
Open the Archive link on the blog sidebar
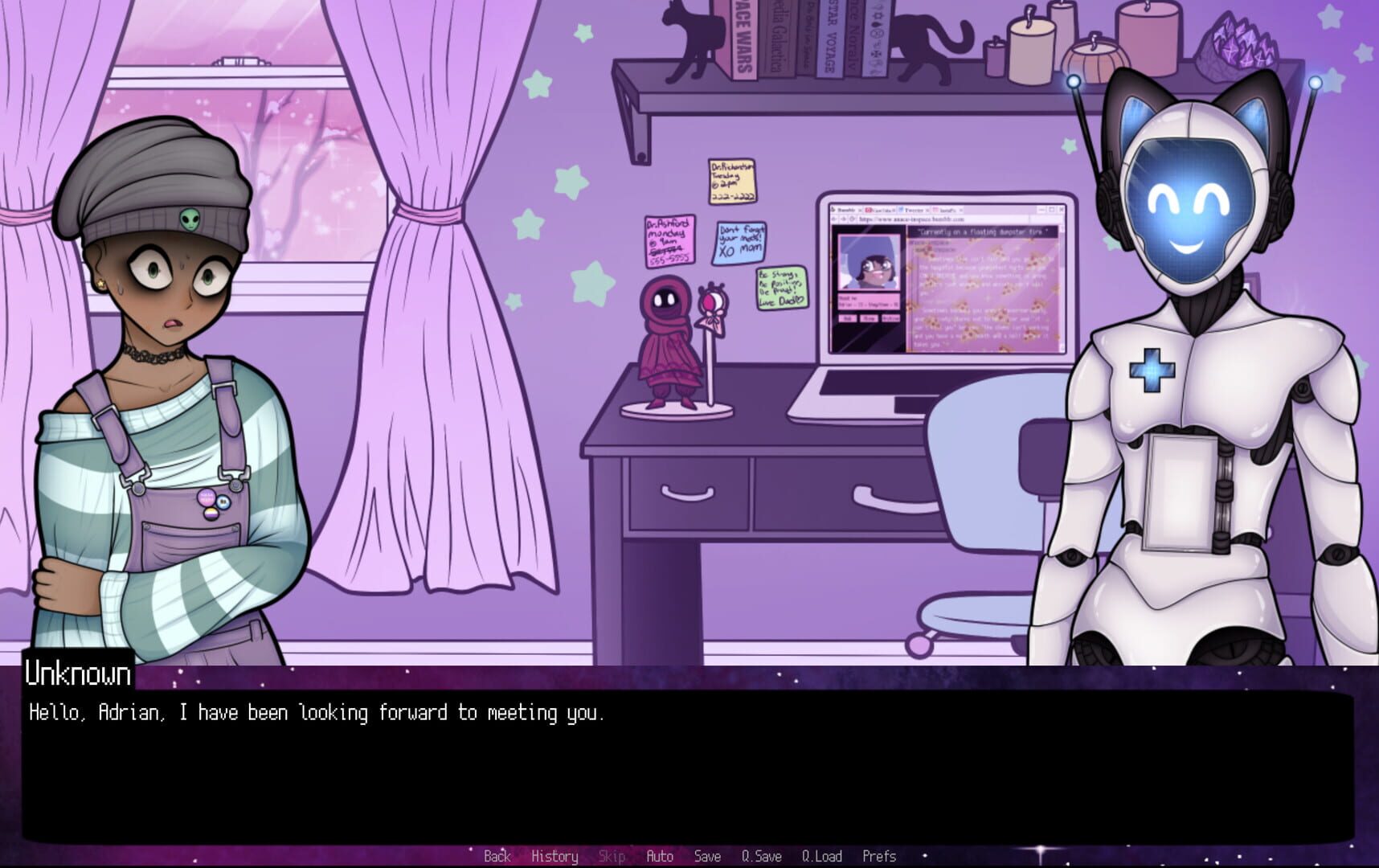click(x=891, y=318)
